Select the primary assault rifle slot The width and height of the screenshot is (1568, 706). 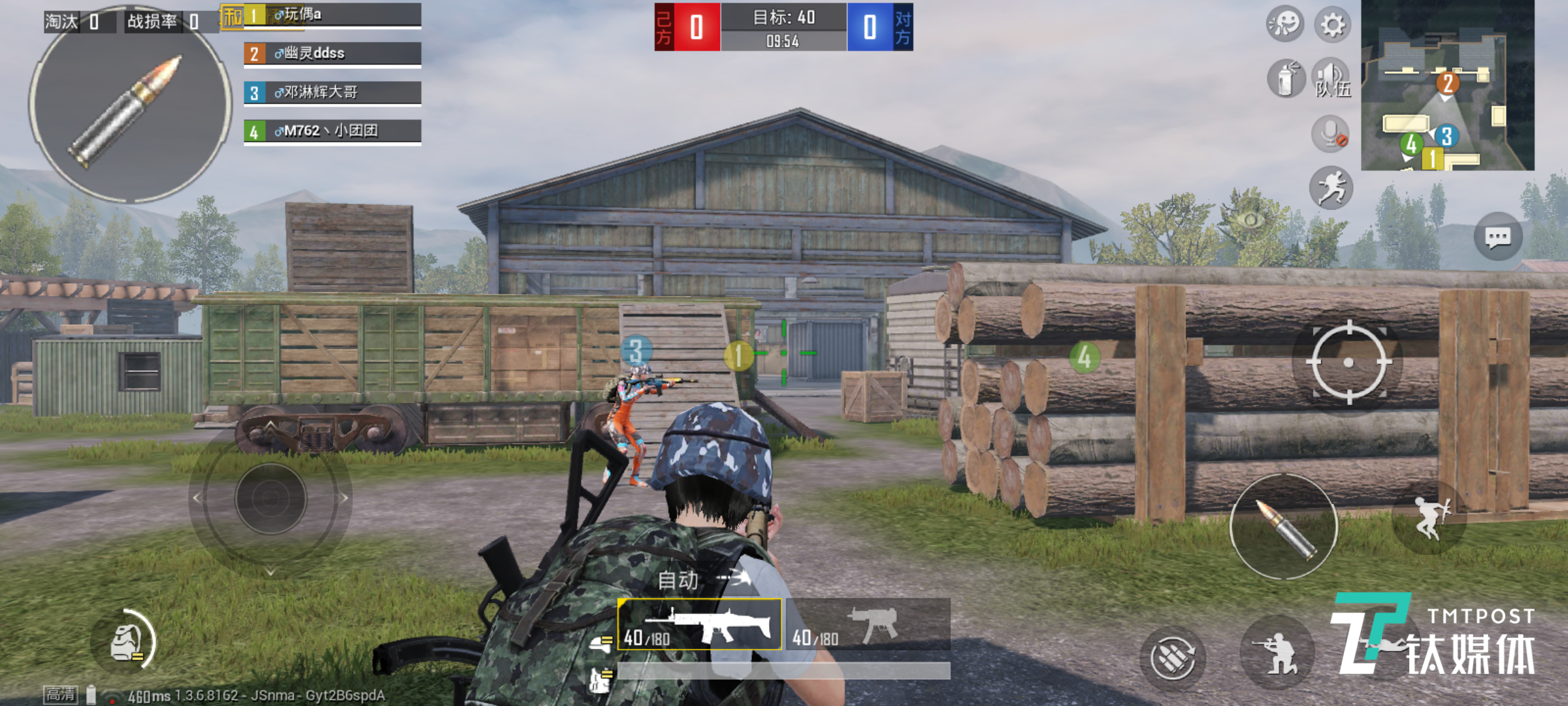tap(700, 625)
